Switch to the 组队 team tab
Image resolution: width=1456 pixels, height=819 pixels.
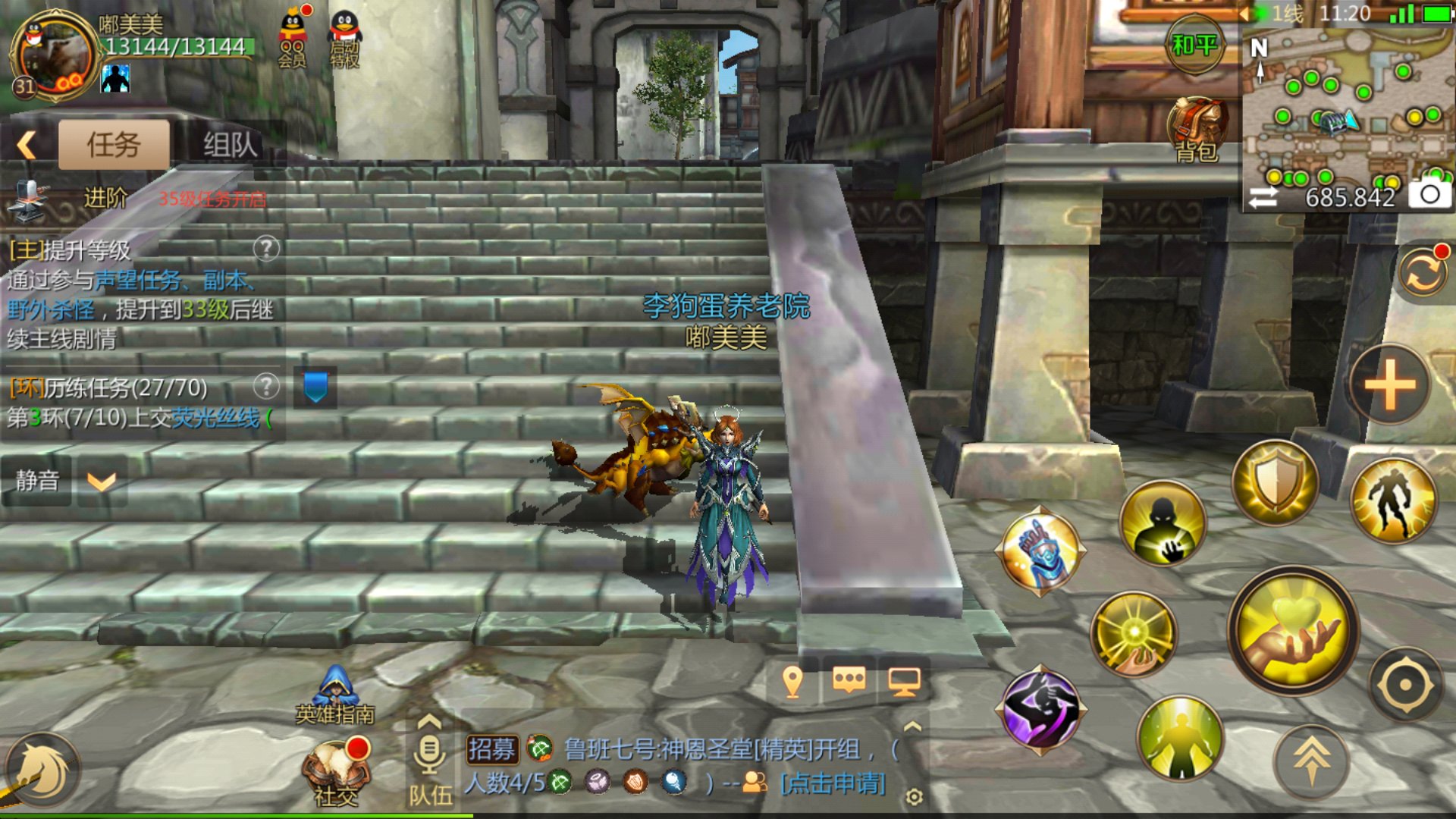tap(230, 144)
